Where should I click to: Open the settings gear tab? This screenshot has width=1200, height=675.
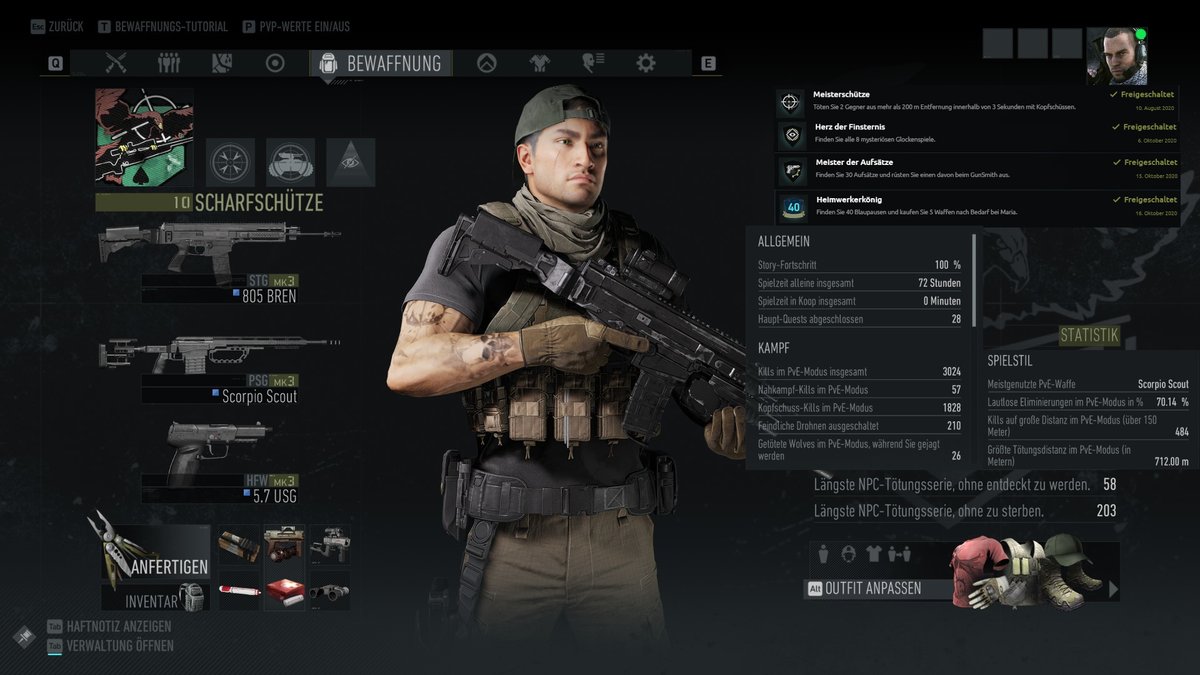click(646, 63)
